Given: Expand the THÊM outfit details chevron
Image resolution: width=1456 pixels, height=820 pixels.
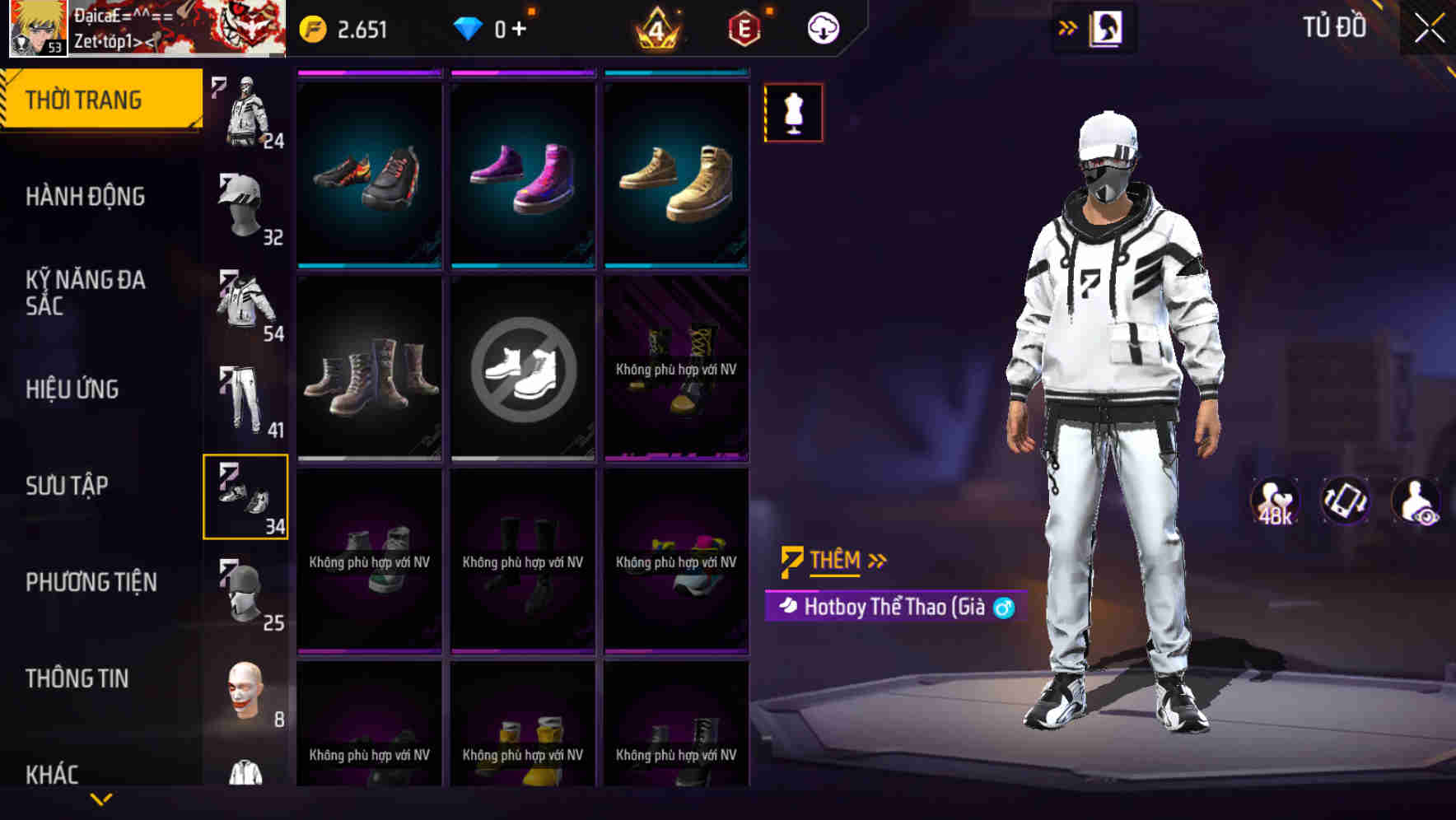Looking at the screenshot, I should (x=876, y=560).
